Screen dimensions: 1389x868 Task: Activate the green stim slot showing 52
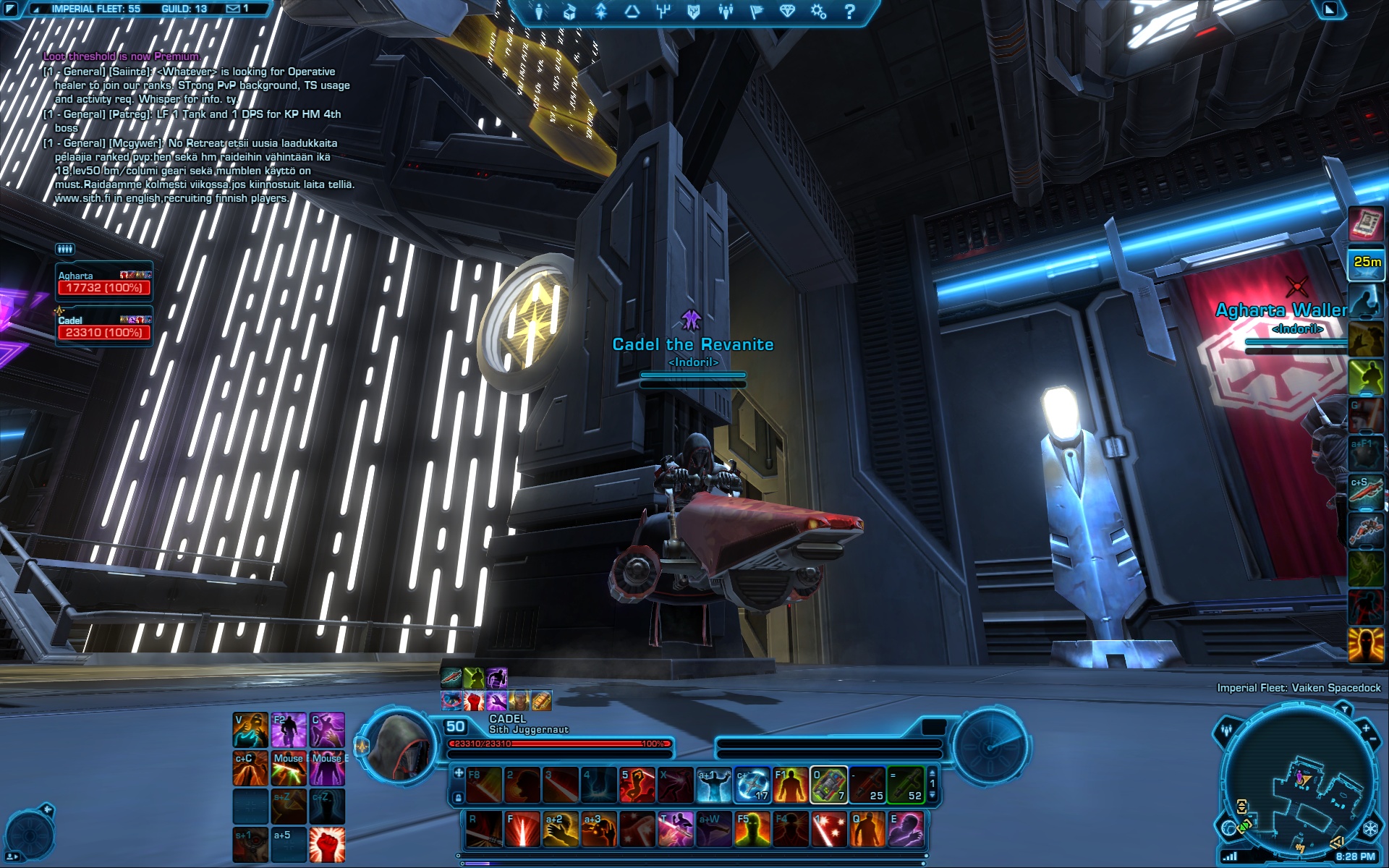coord(906,785)
